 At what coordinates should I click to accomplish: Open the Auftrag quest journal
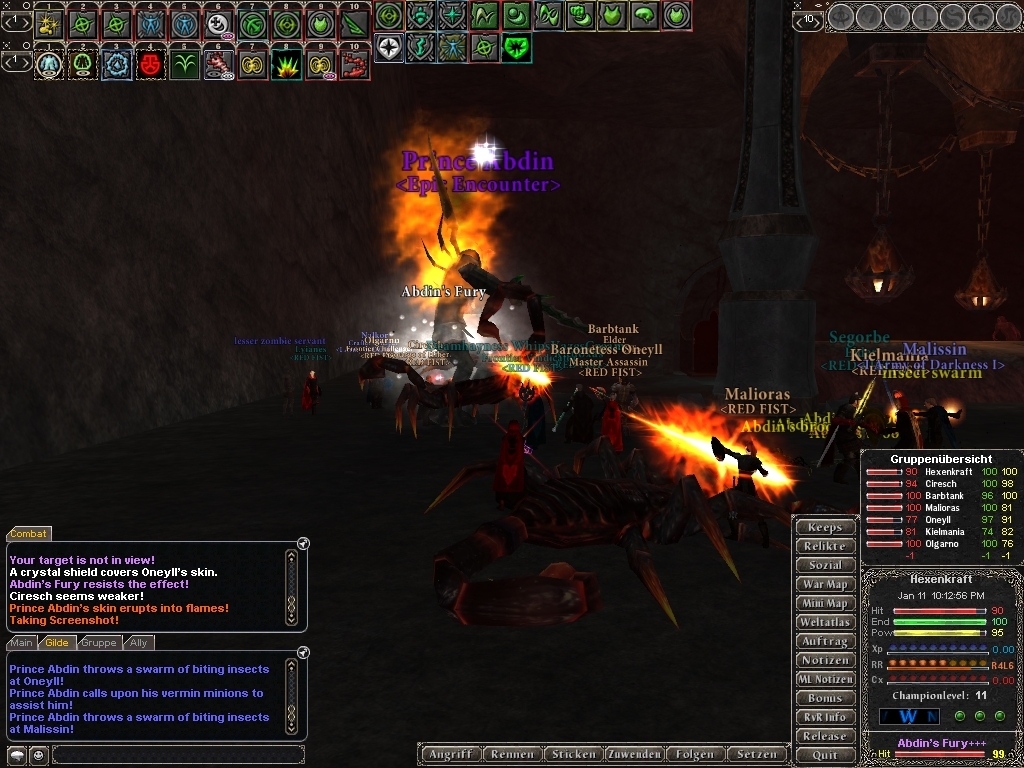825,641
